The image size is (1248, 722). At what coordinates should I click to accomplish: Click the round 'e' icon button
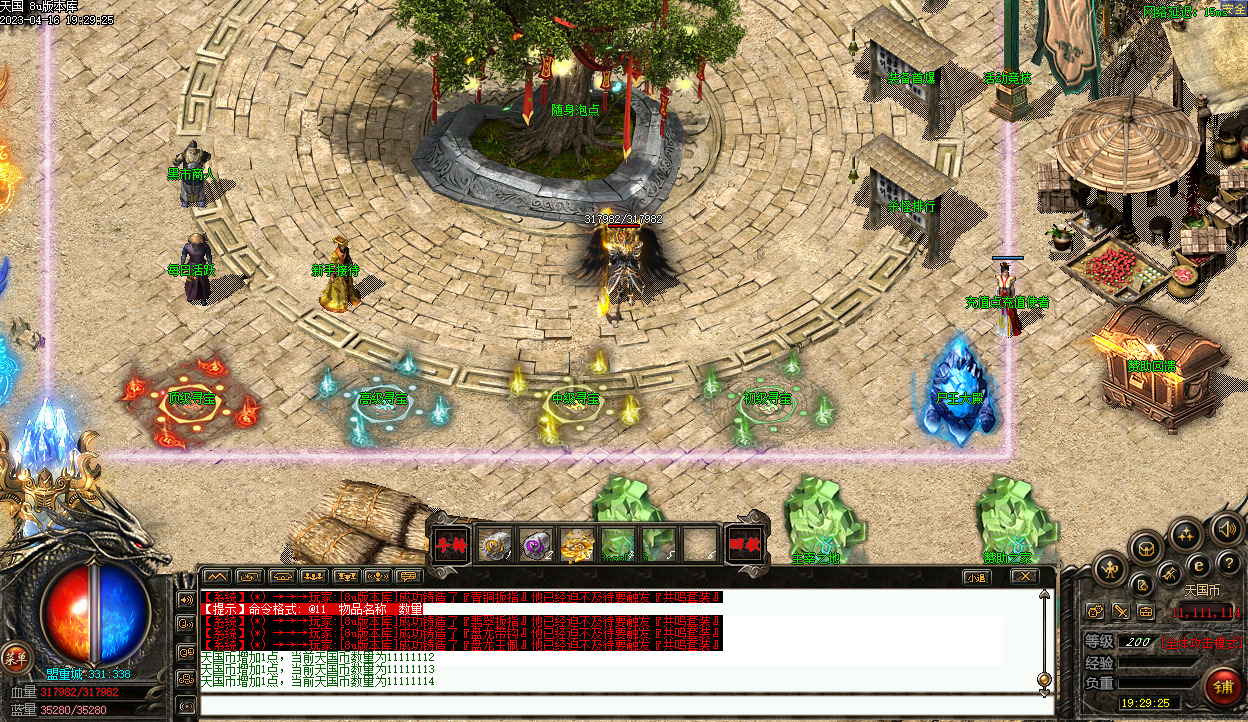coord(1198,567)
